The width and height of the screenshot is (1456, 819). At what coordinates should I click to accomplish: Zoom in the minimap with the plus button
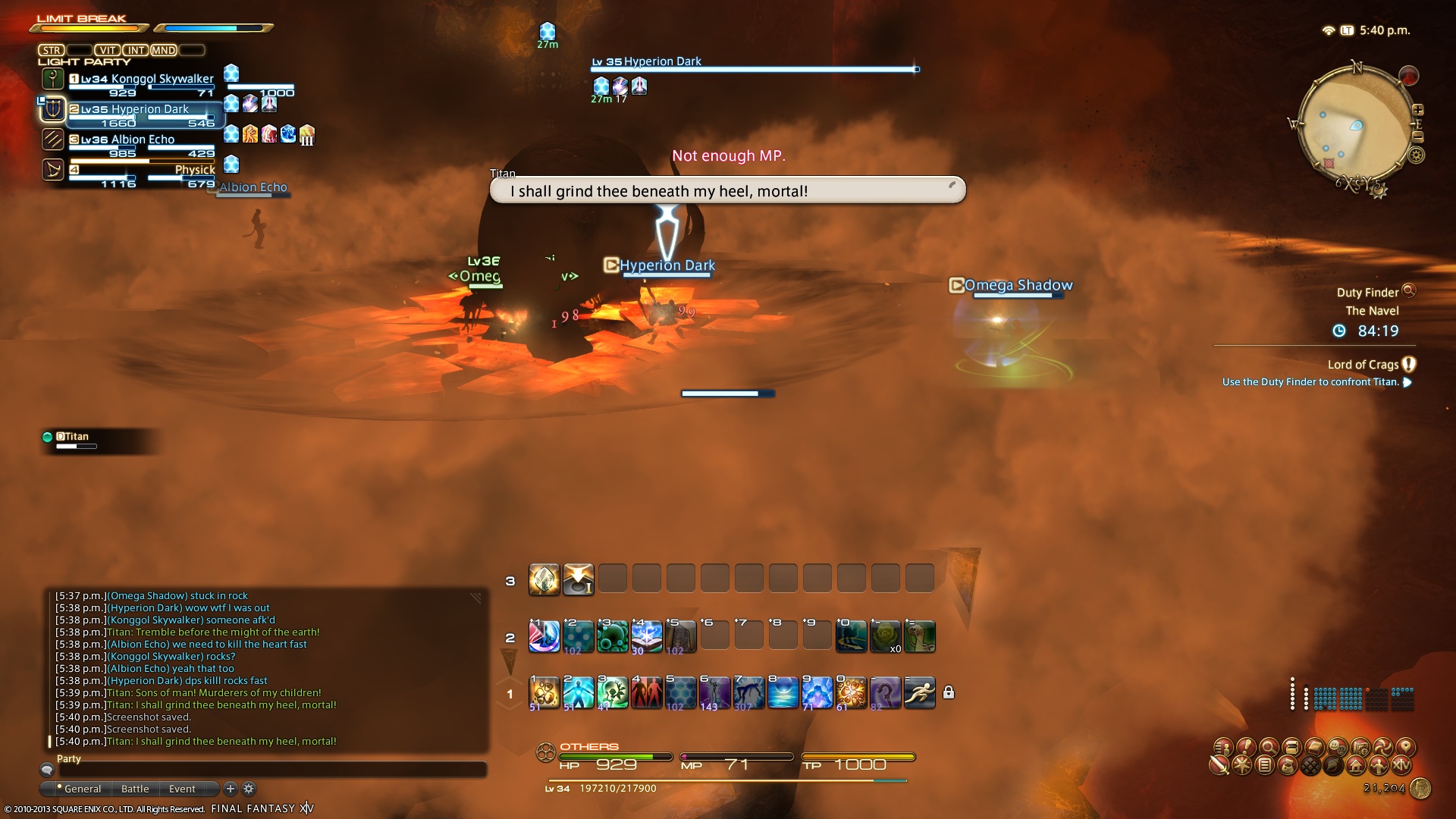point(1418,110)
